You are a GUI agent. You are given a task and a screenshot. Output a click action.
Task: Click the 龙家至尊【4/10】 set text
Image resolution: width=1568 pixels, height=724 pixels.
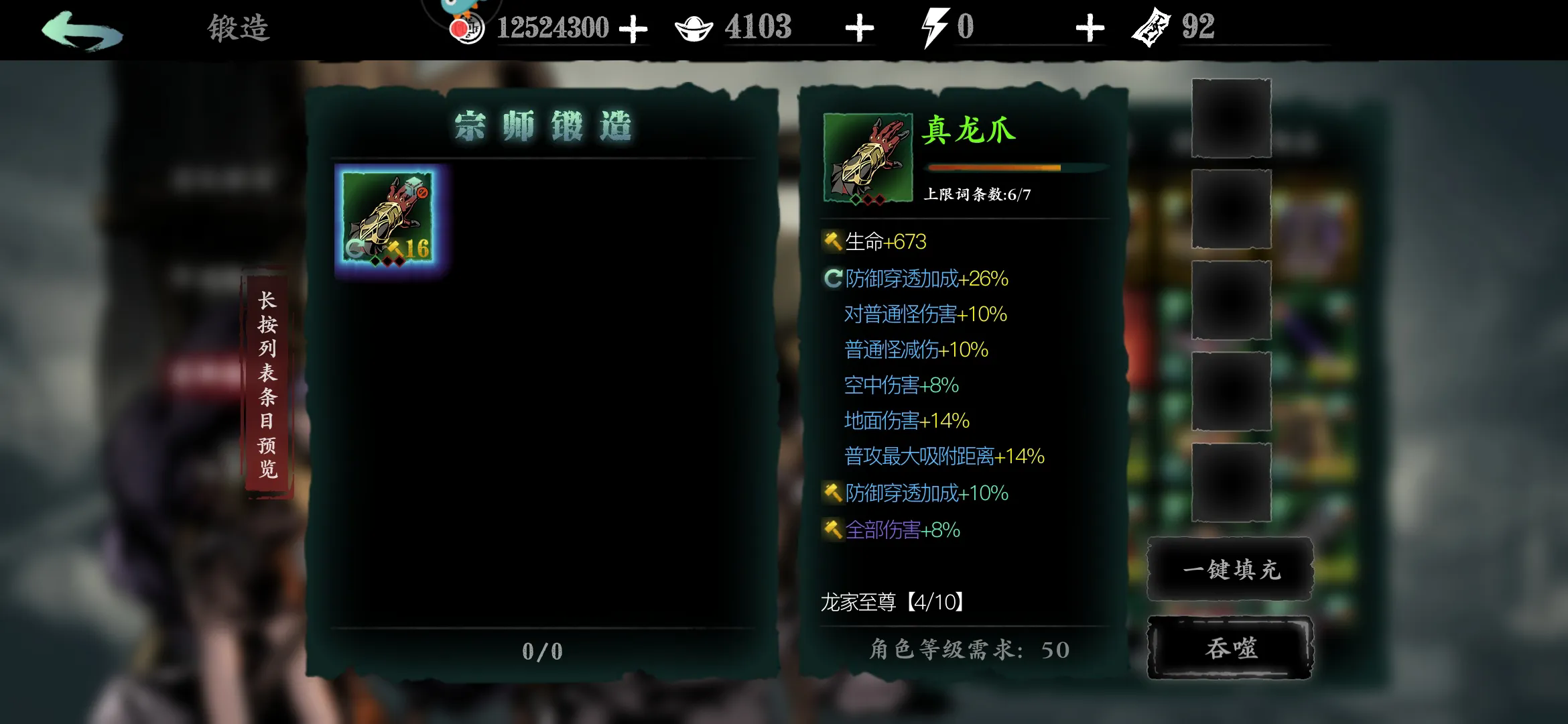(x=891, y=602)
